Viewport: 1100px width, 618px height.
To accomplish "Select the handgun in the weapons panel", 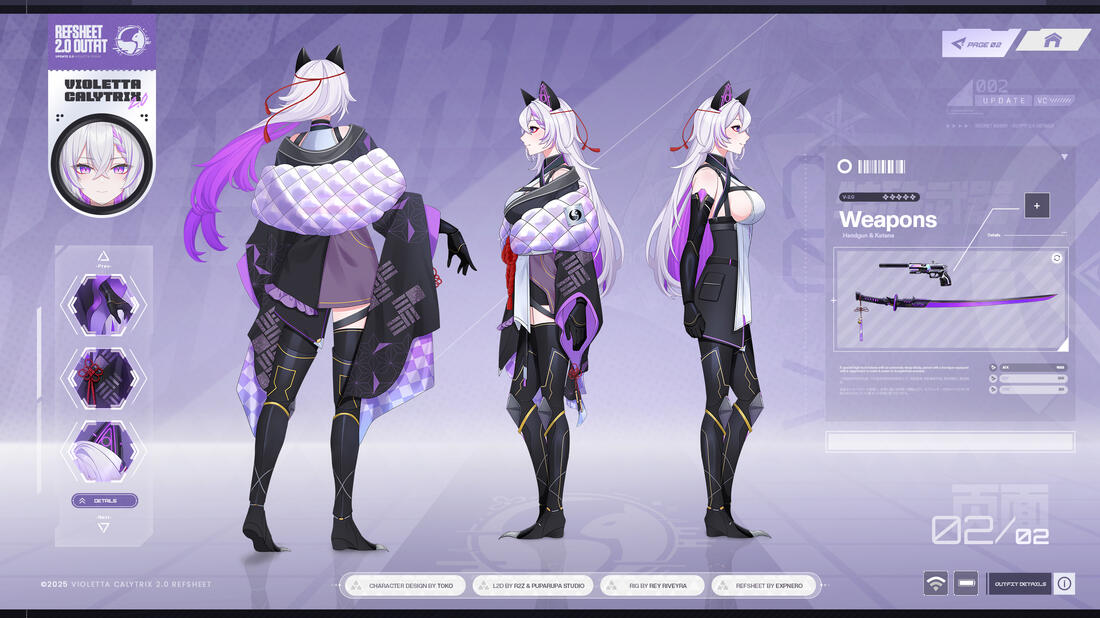I will (914, 271).
